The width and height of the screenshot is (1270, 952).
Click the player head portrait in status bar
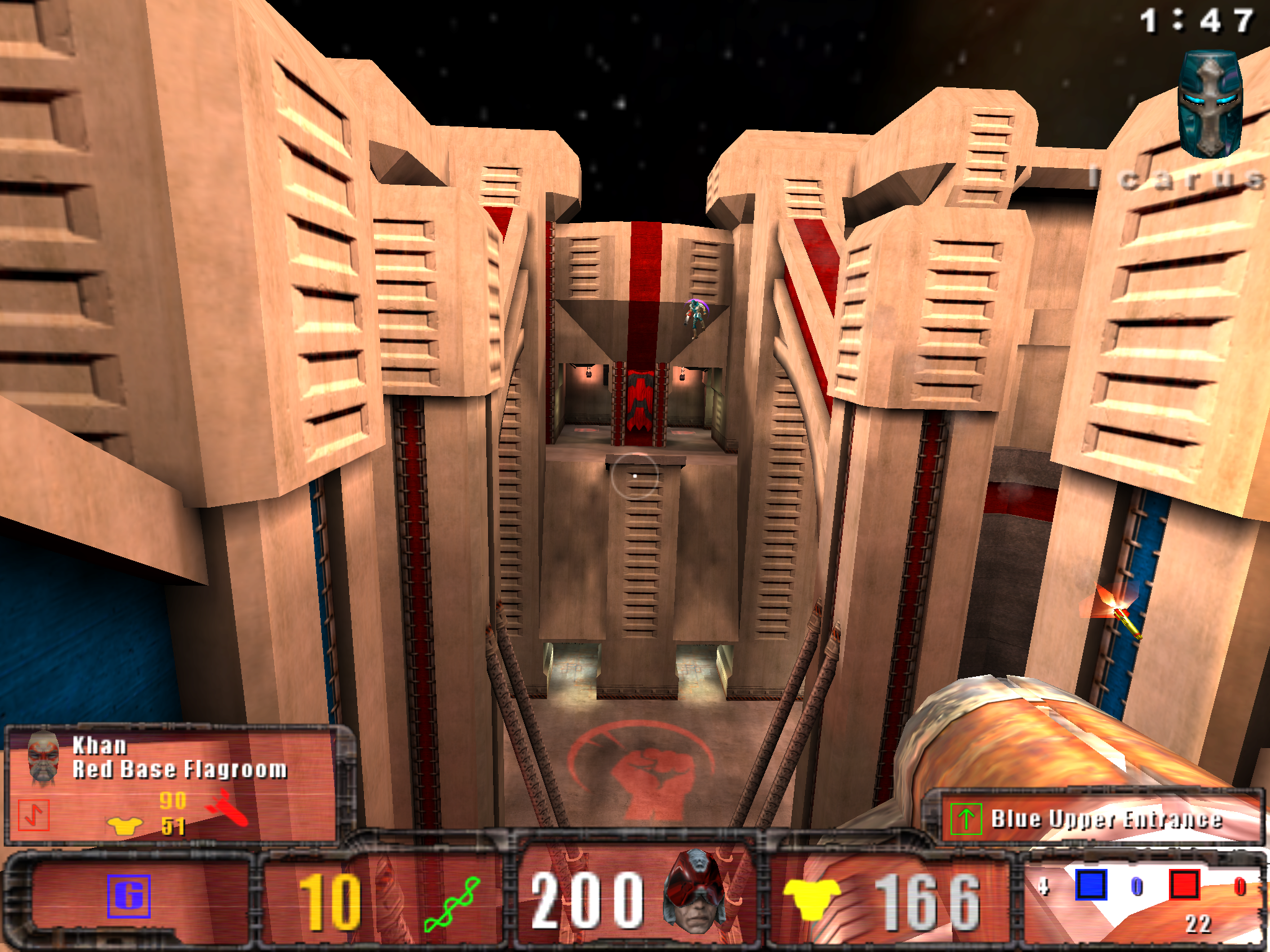(x=696, y=891)
